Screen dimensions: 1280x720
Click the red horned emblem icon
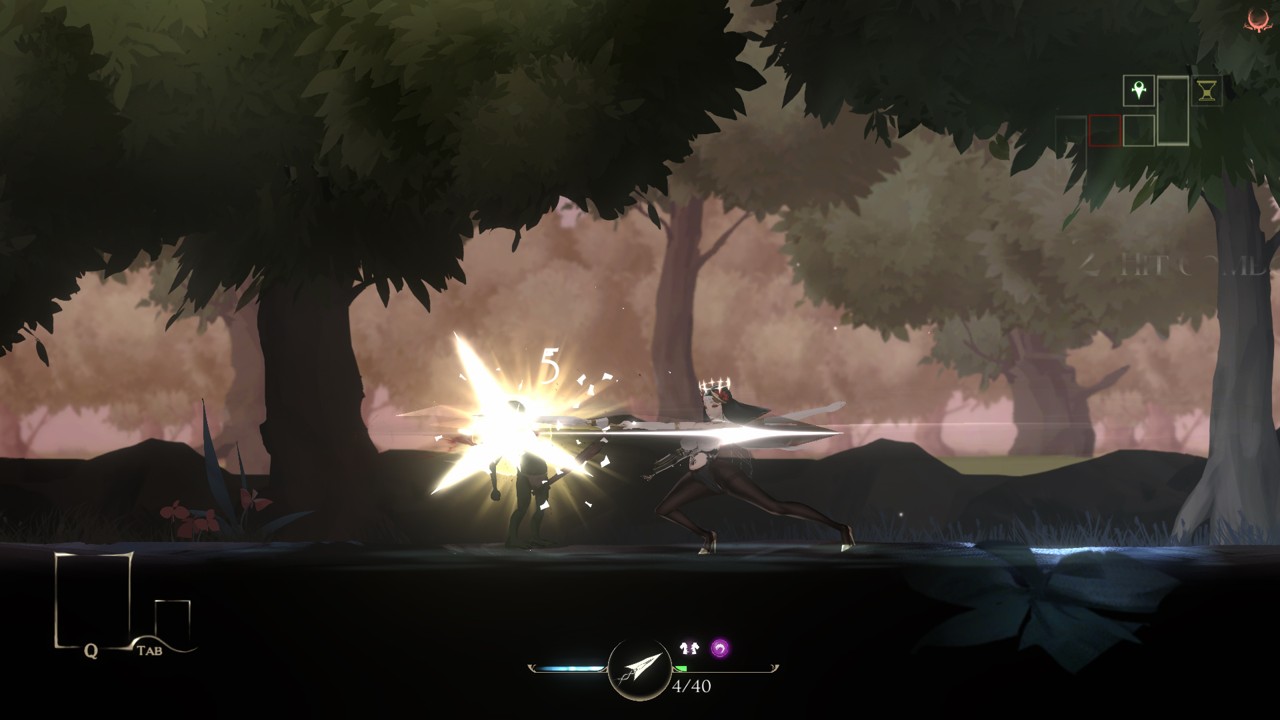tap(1258, 19)
